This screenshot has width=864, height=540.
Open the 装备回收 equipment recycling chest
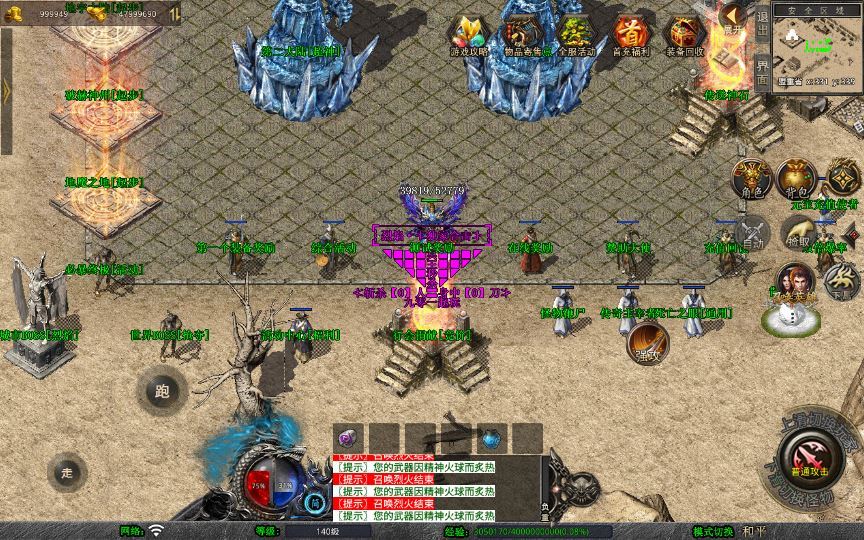684,34
